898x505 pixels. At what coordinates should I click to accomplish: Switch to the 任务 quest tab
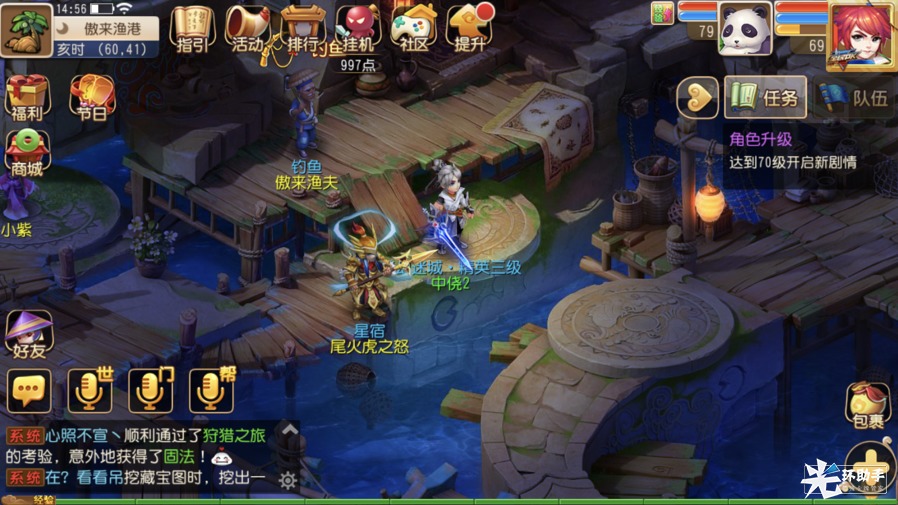coord(766,97)
